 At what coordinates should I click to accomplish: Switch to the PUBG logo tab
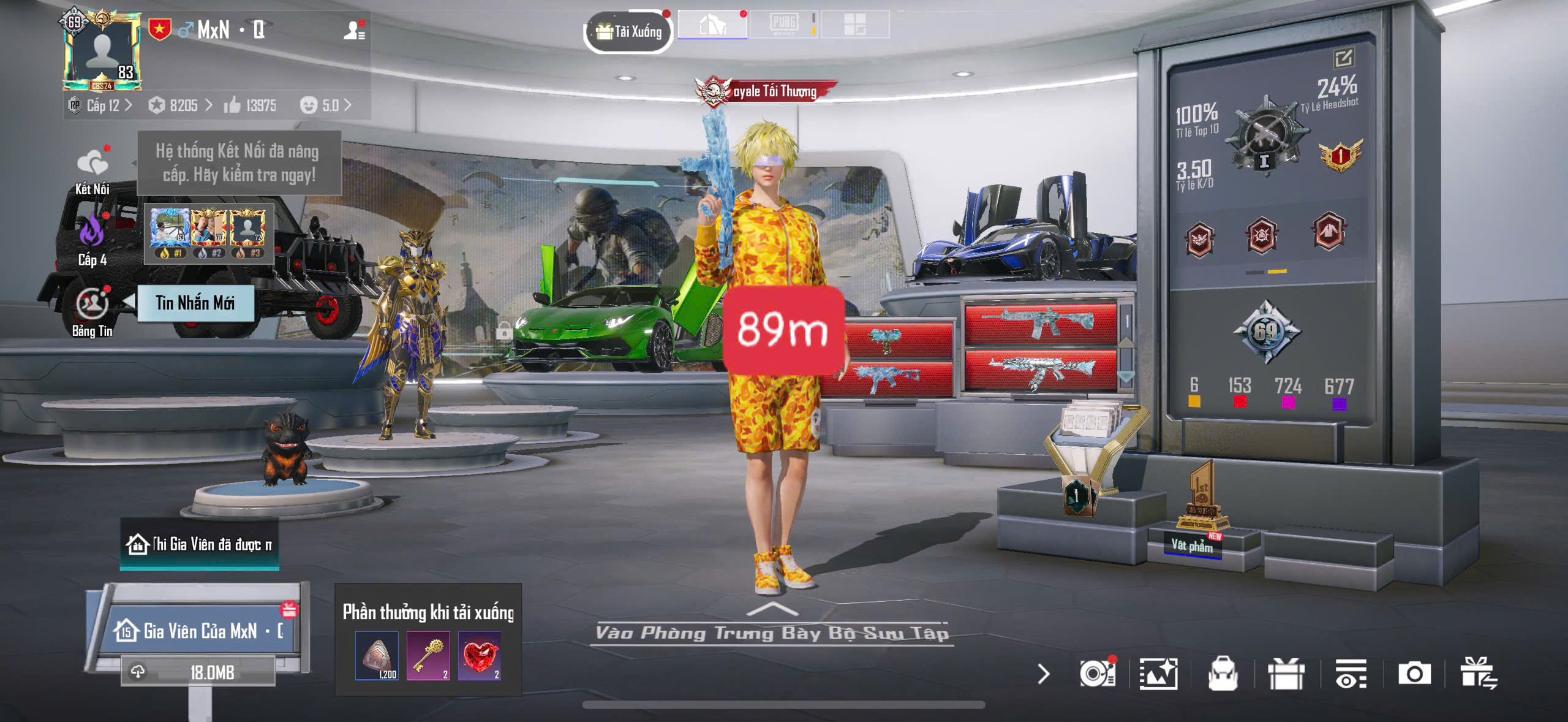coord(783,25)
